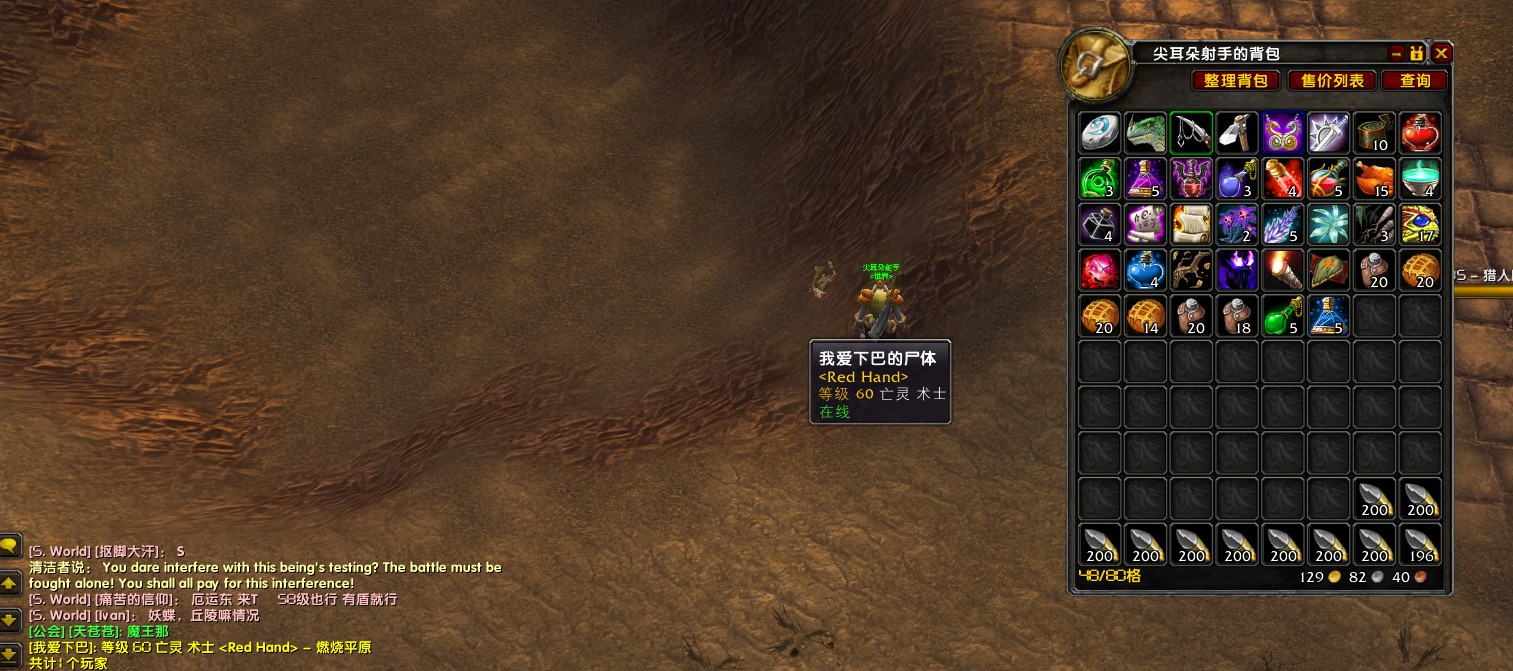Close the backpack window
1513x671 pixels.
1441,53
